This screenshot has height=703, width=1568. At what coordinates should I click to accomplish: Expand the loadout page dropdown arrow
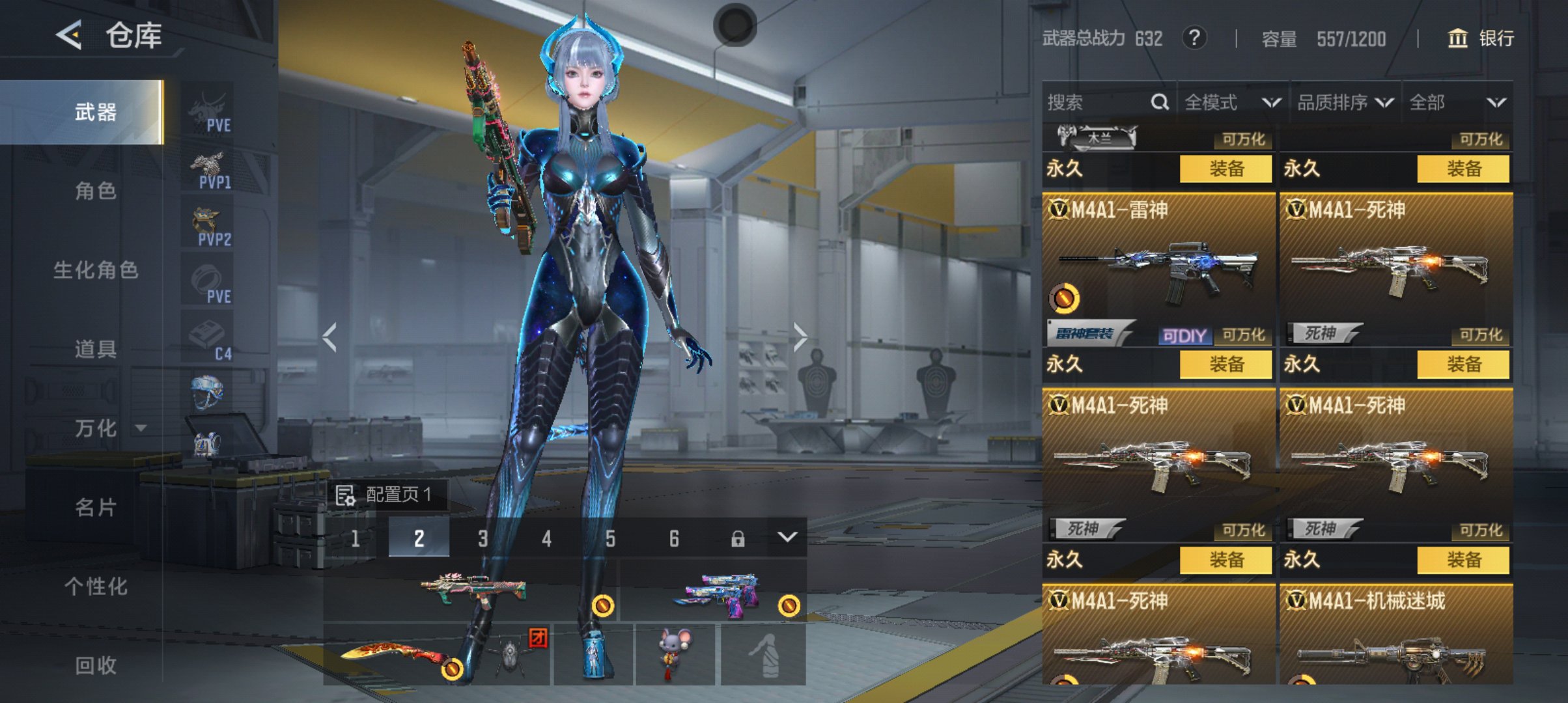point(787,537)
